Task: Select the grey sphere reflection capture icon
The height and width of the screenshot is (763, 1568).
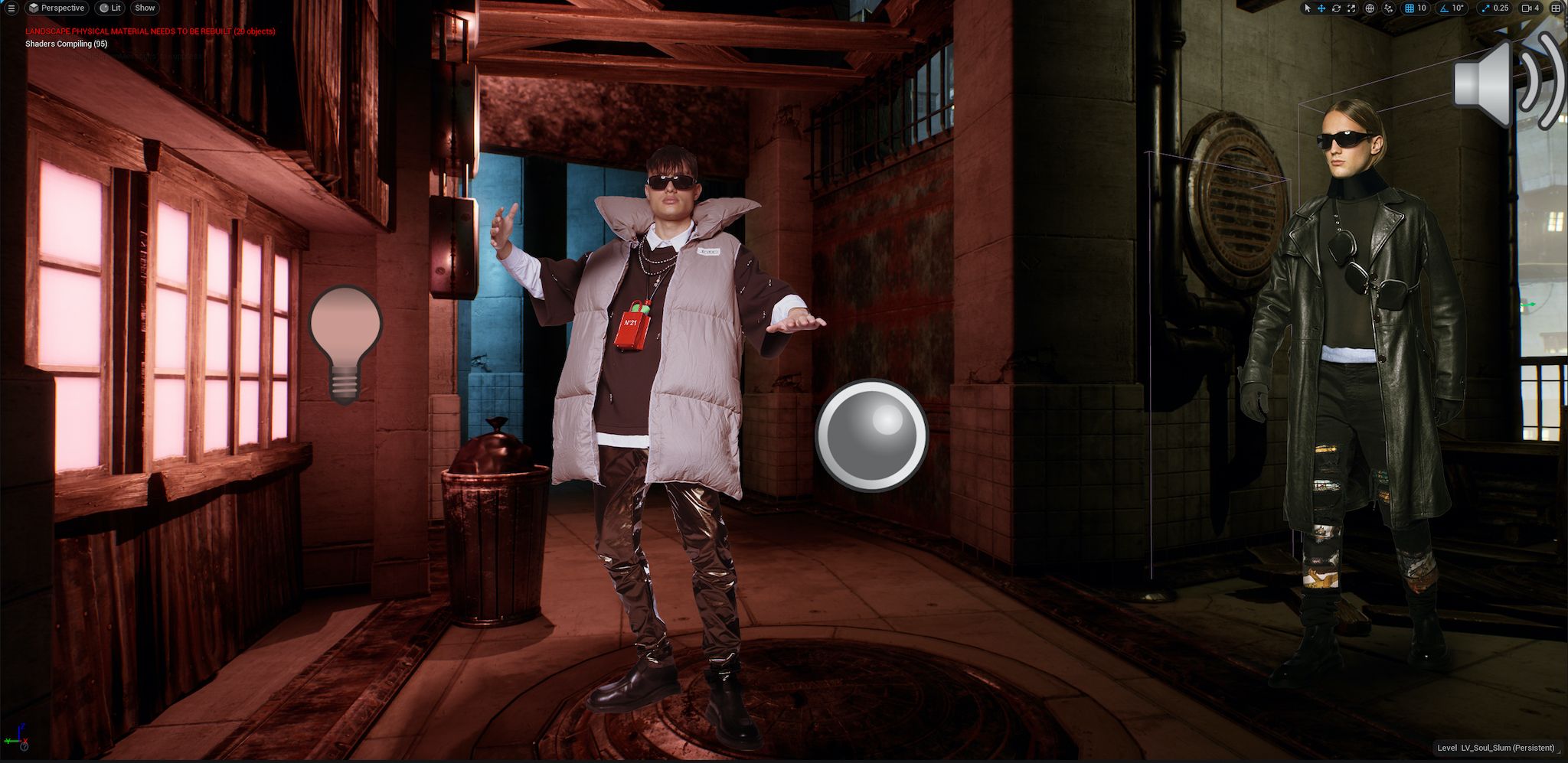Action: click(871, 434)
